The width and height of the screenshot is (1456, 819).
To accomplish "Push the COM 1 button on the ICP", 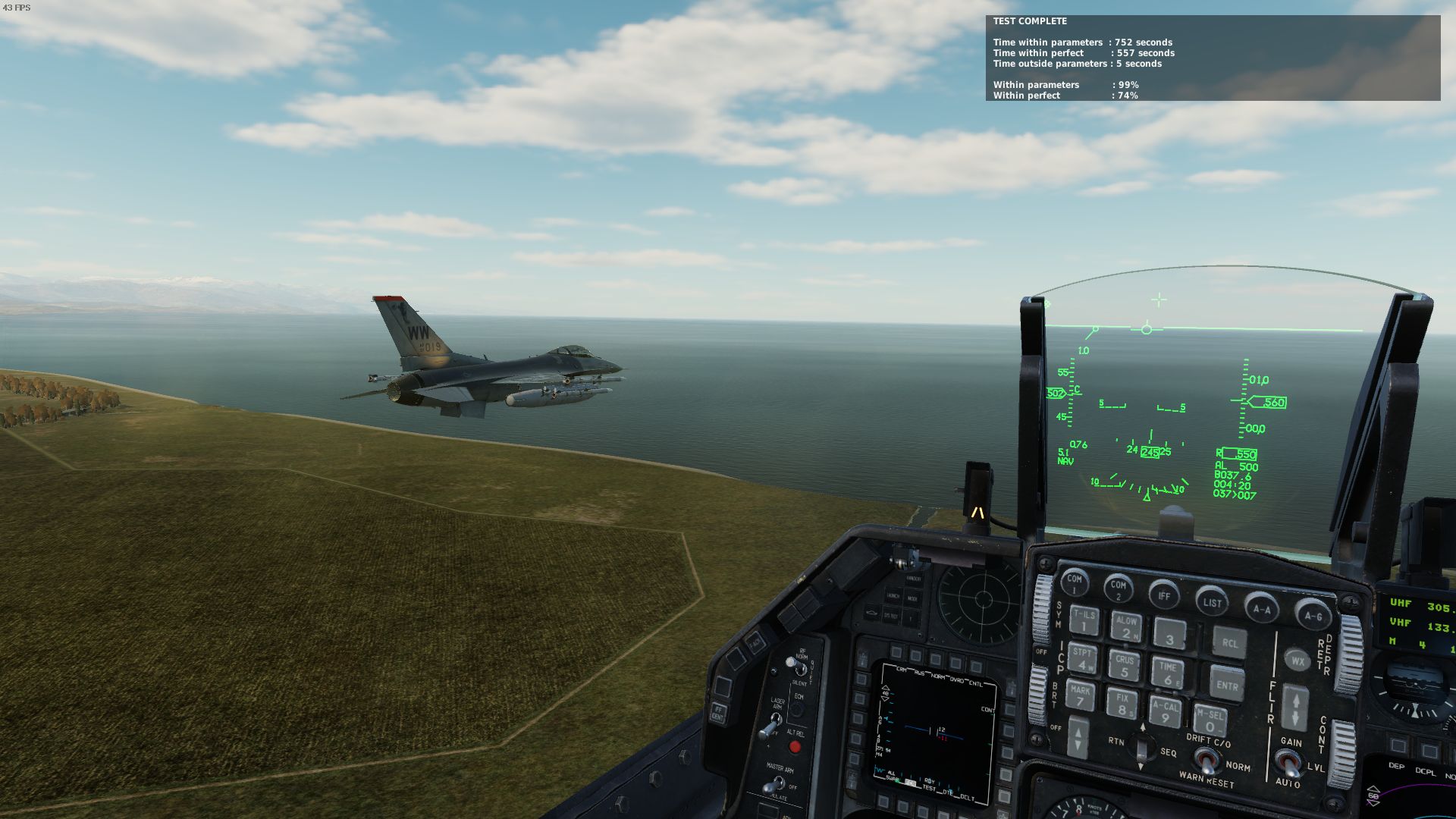I will click(x=1074, y=582).
